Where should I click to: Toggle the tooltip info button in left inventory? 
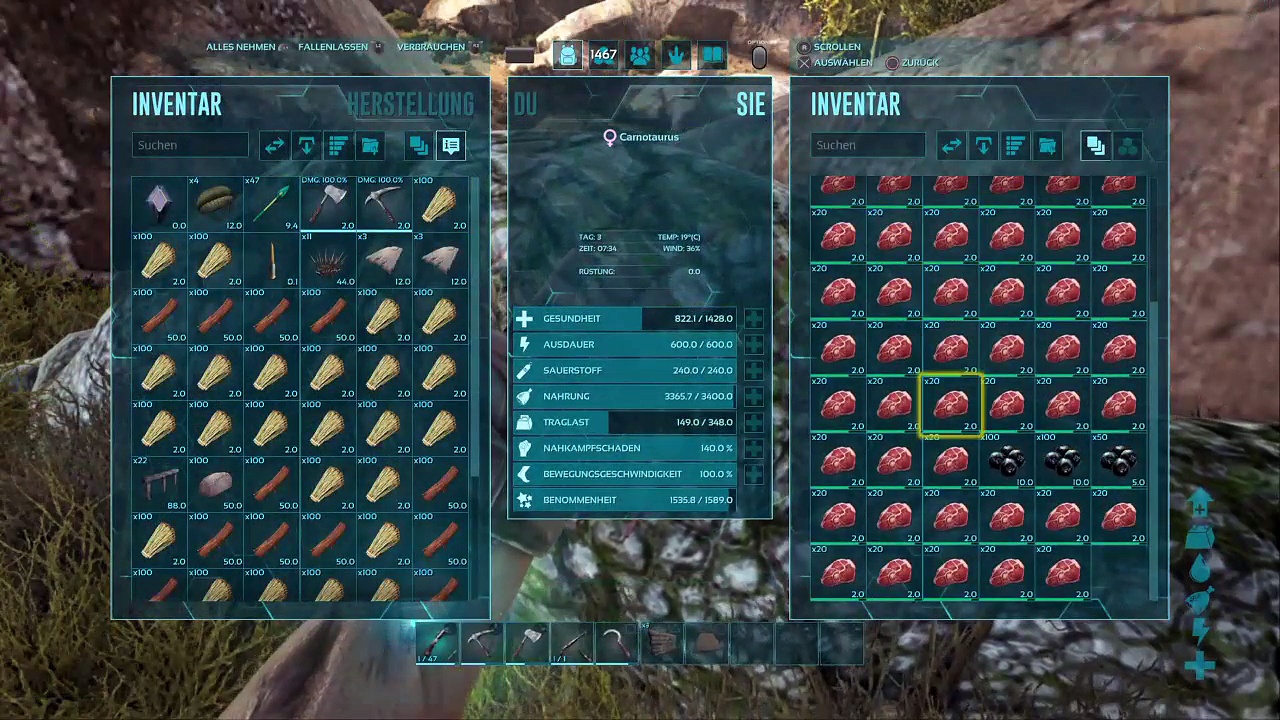(451, 146)
